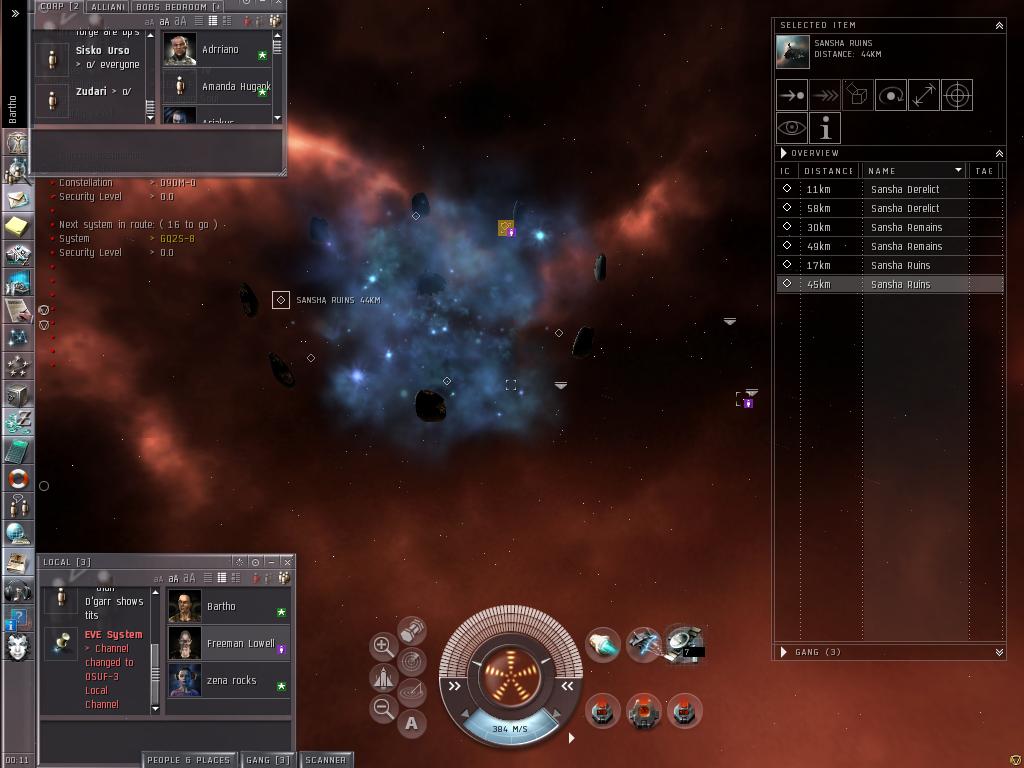Select zena rocks in Local member list
The image size is (1024, 768).
[229, 681]
